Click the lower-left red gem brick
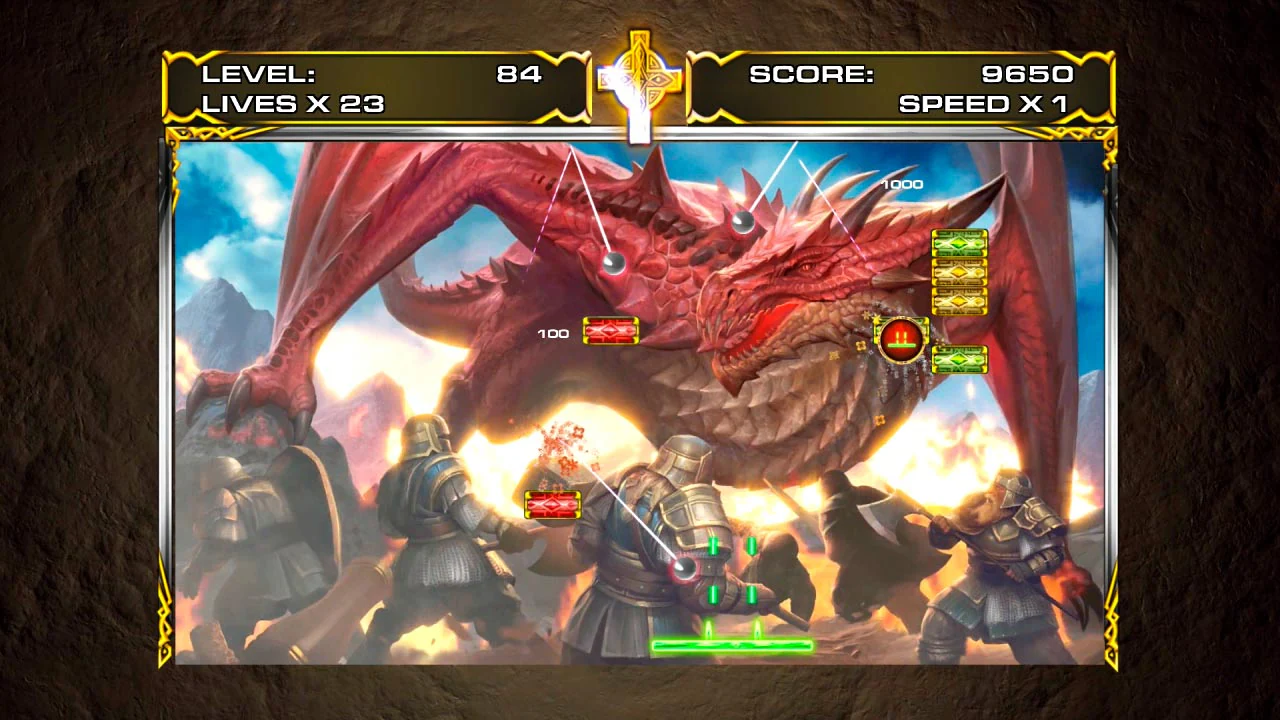Screen dimensions: 1280x720 551,506
